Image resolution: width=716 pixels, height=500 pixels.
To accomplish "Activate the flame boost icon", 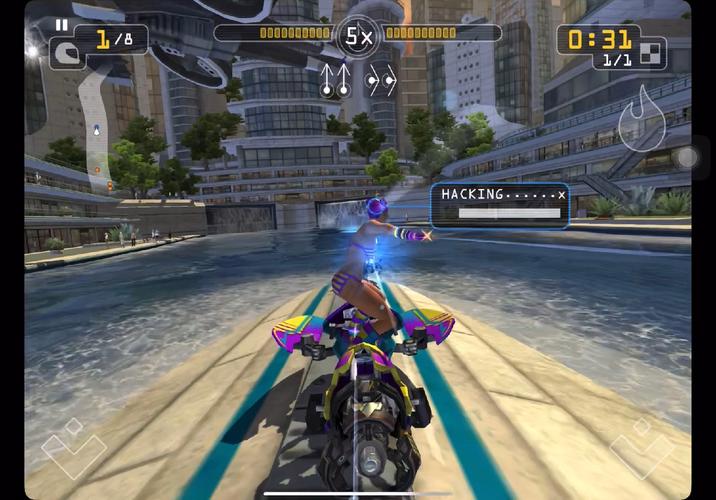I will [641, 119].
